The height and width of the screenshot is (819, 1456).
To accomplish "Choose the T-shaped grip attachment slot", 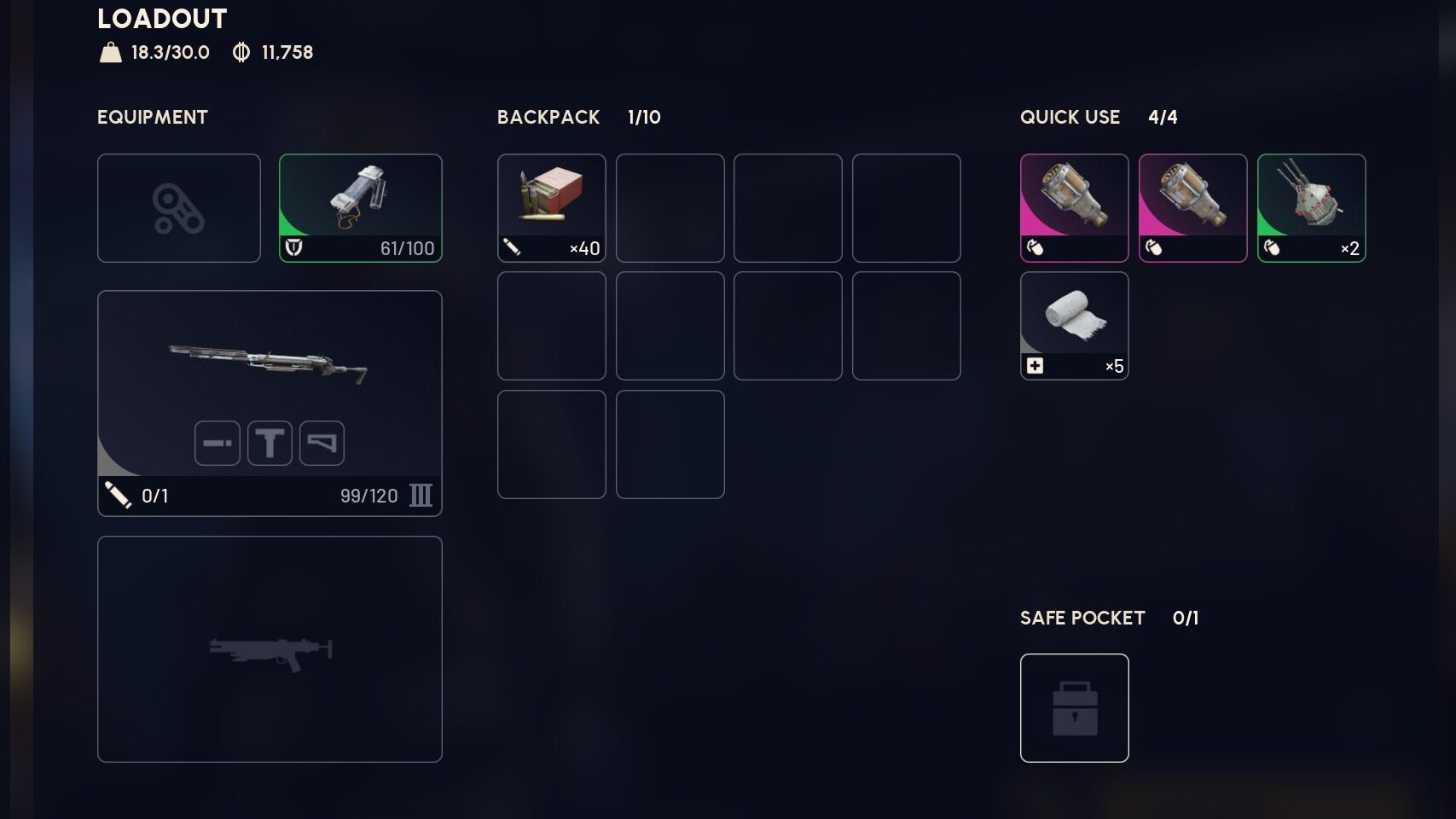I will tap(270, 444).
